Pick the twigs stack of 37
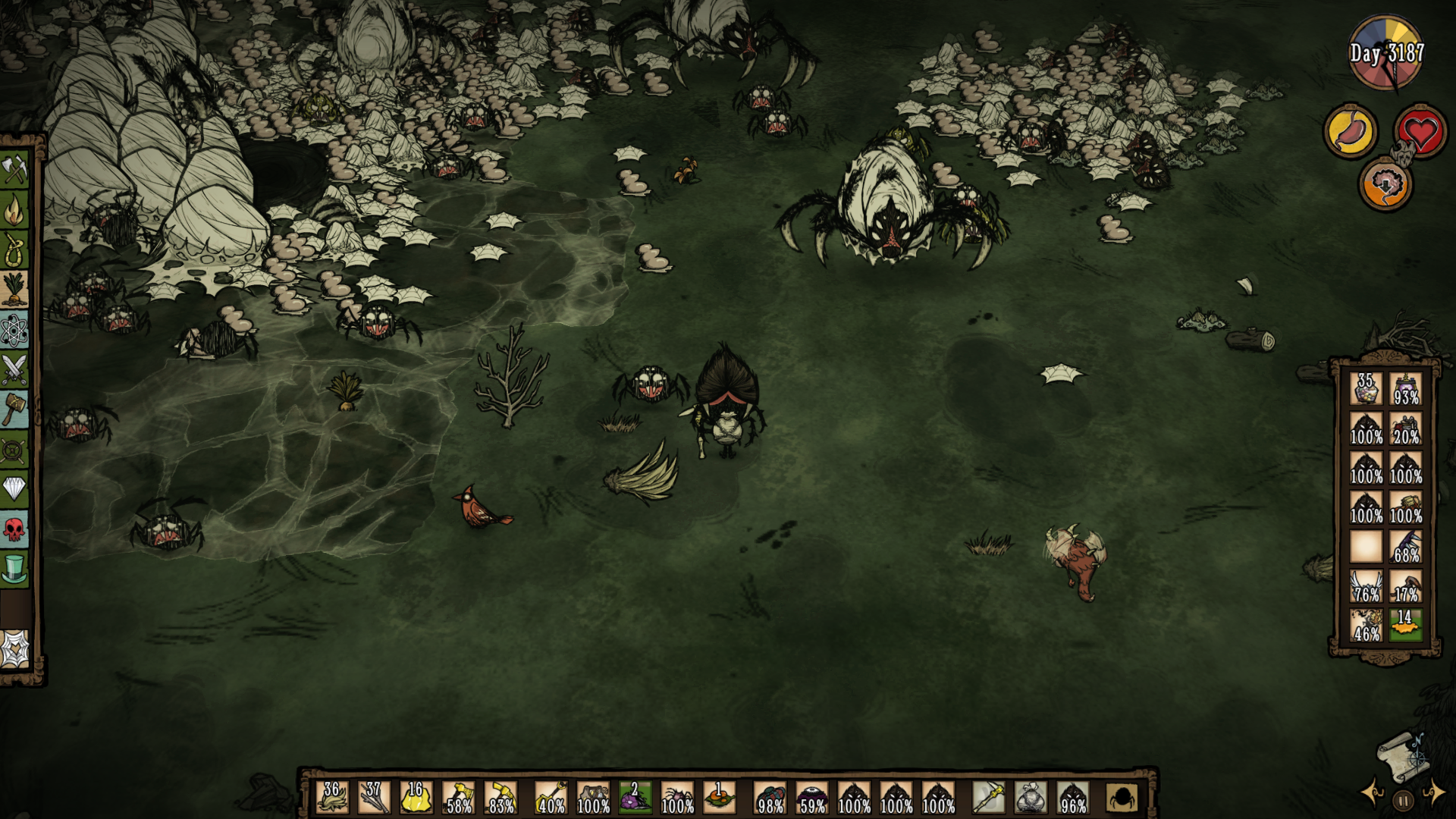1456x819 pixels. pyautogui.click(x=374, y=797)
